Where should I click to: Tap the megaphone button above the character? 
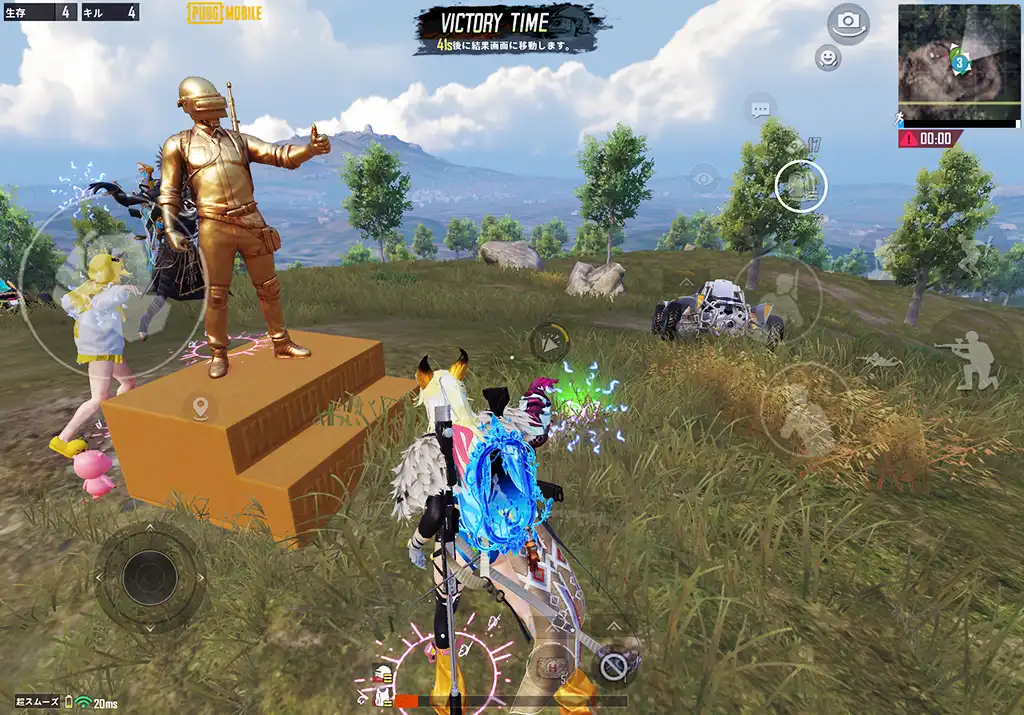point(549,342)
